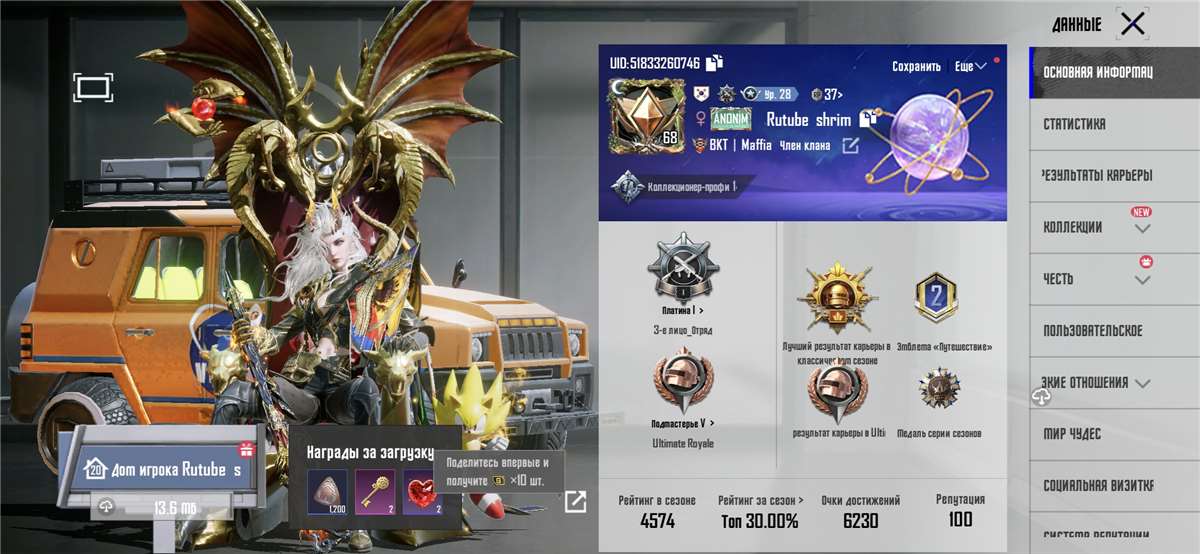Open the Медаль серии сезонов medal

(939, 390)
